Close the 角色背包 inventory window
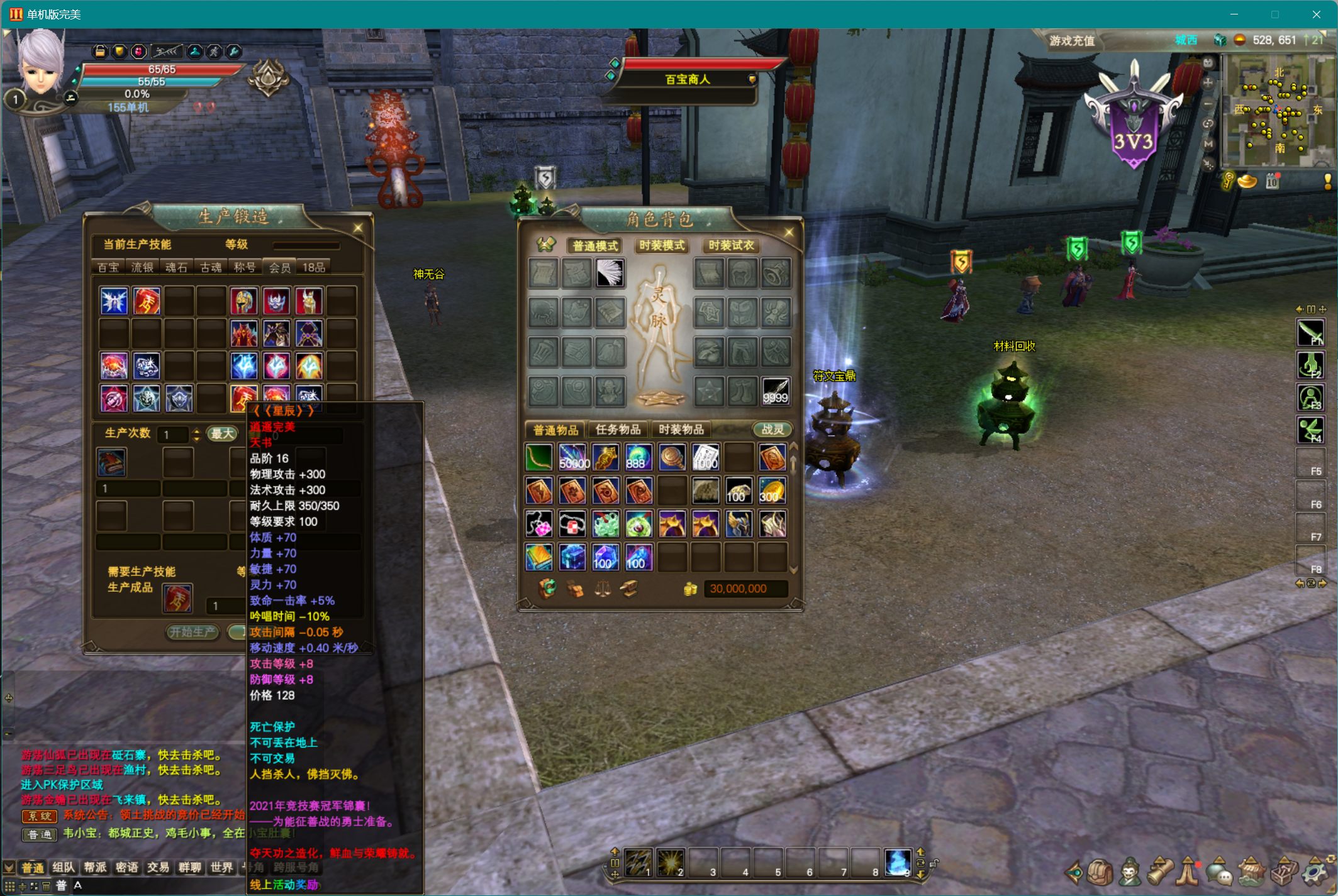This screenshot has height=896, width=1338. pos(789,233)
